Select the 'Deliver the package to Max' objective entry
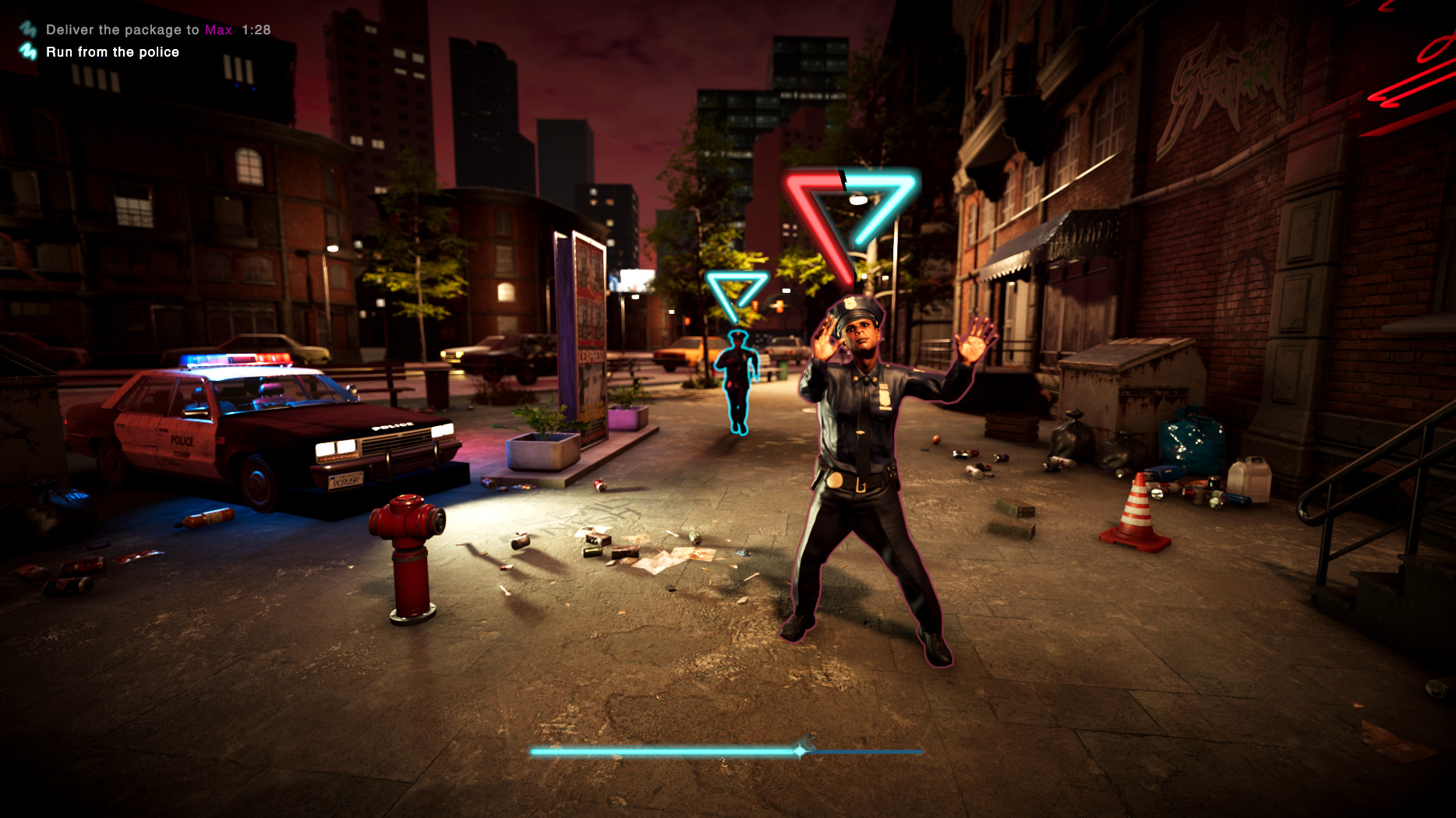Viewport: 1456px width, 818px height. tap(133, 29)
